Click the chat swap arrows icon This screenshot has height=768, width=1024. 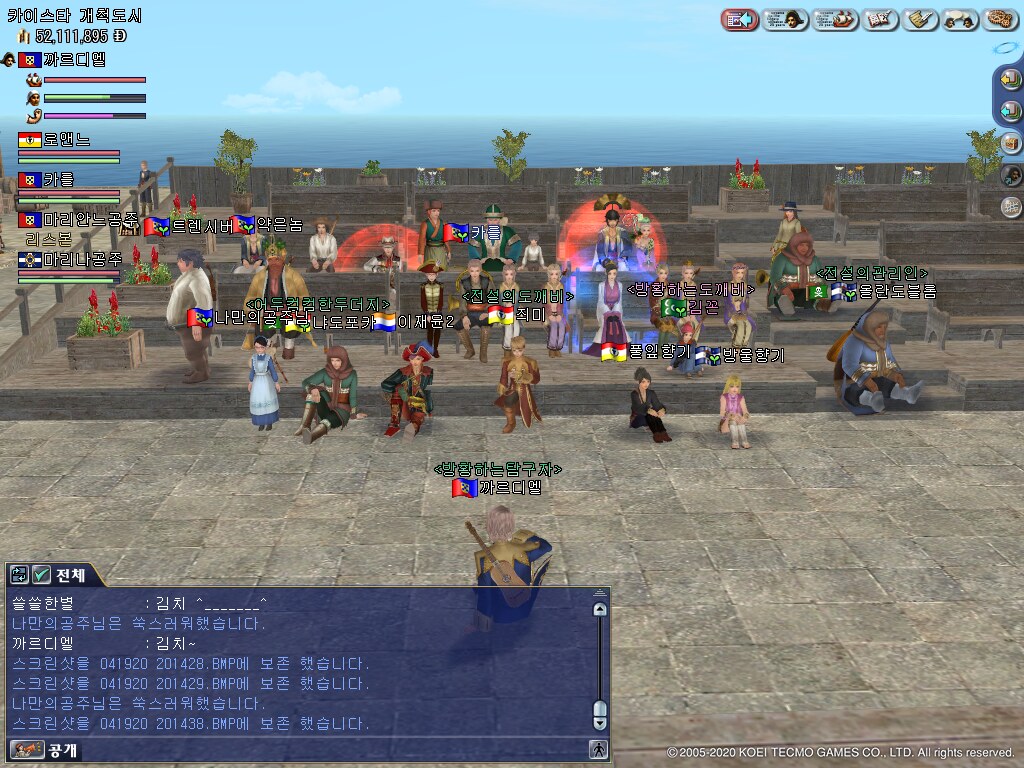pyautogui.click(x=19, y=575)
